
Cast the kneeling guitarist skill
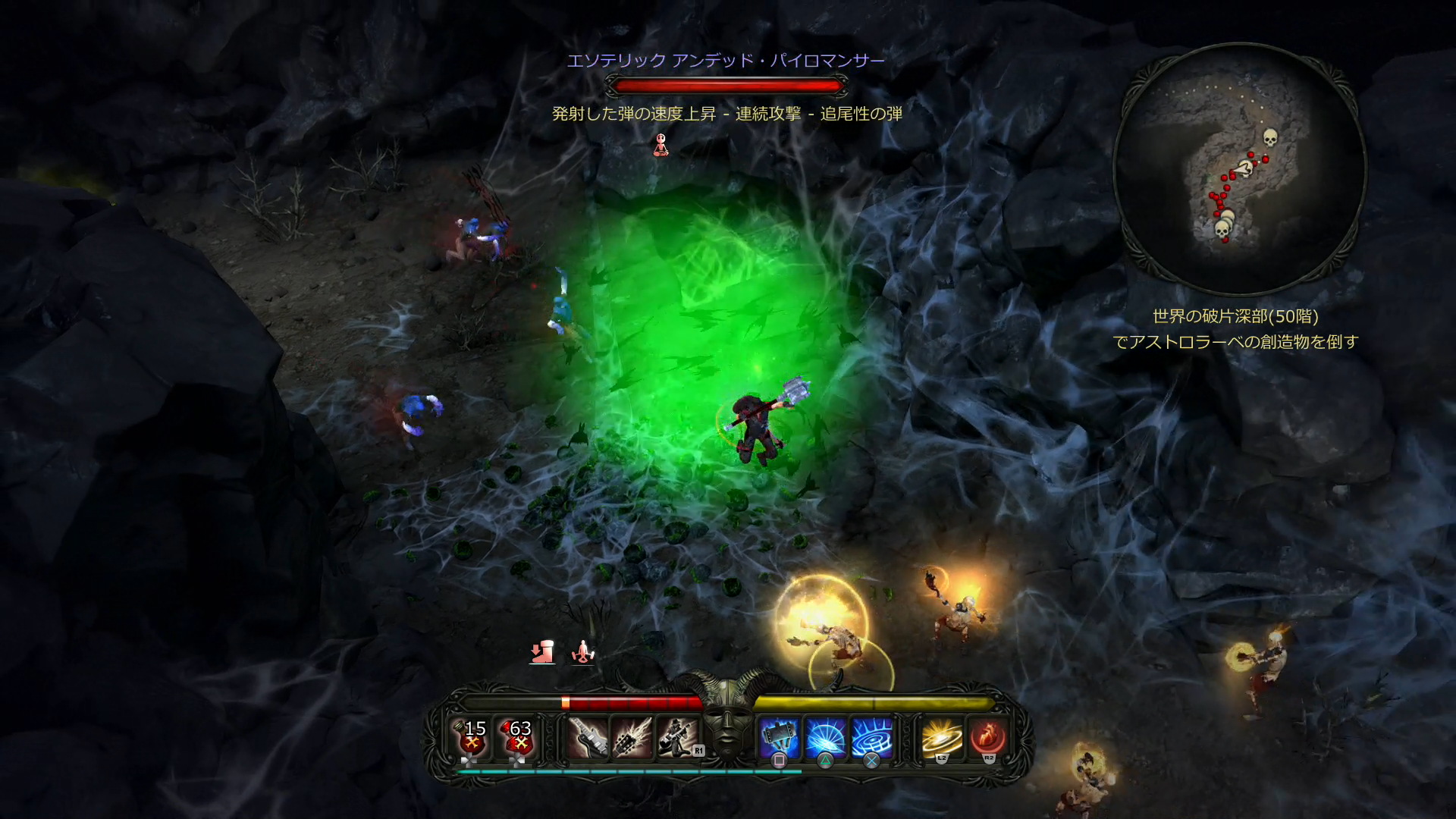(678, 738)
